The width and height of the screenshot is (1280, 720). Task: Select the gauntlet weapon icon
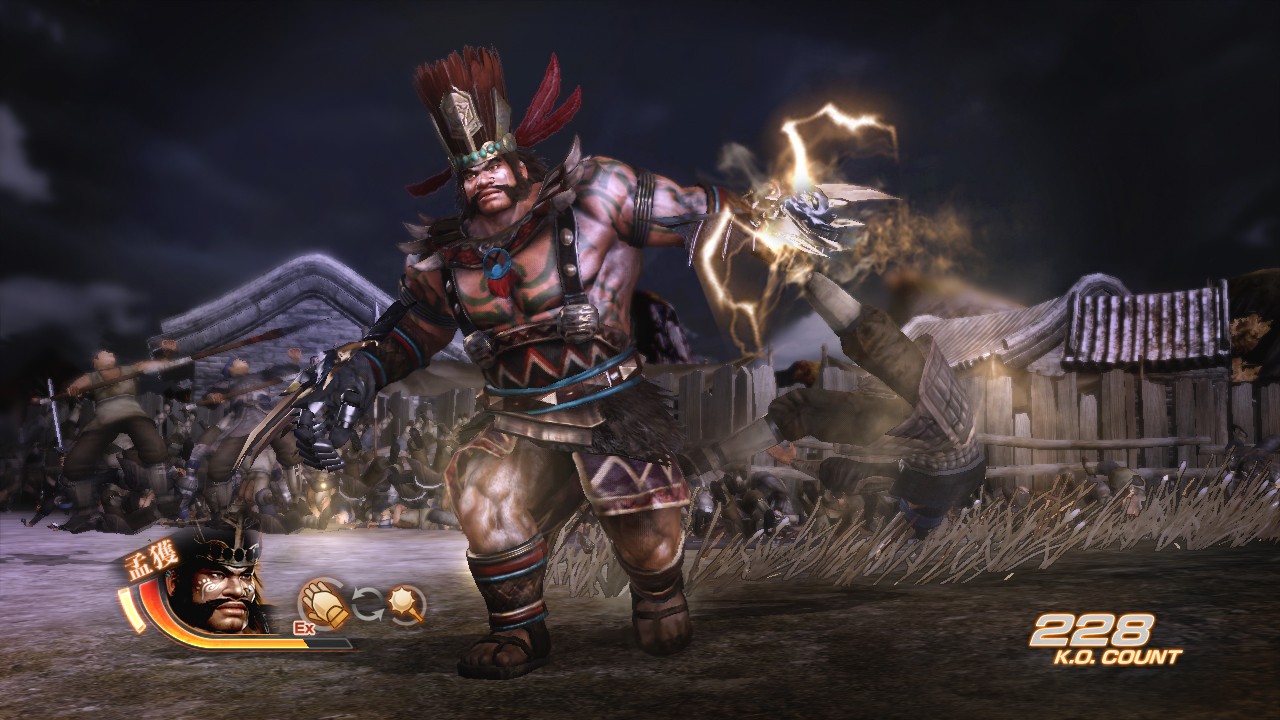[323, 603]
